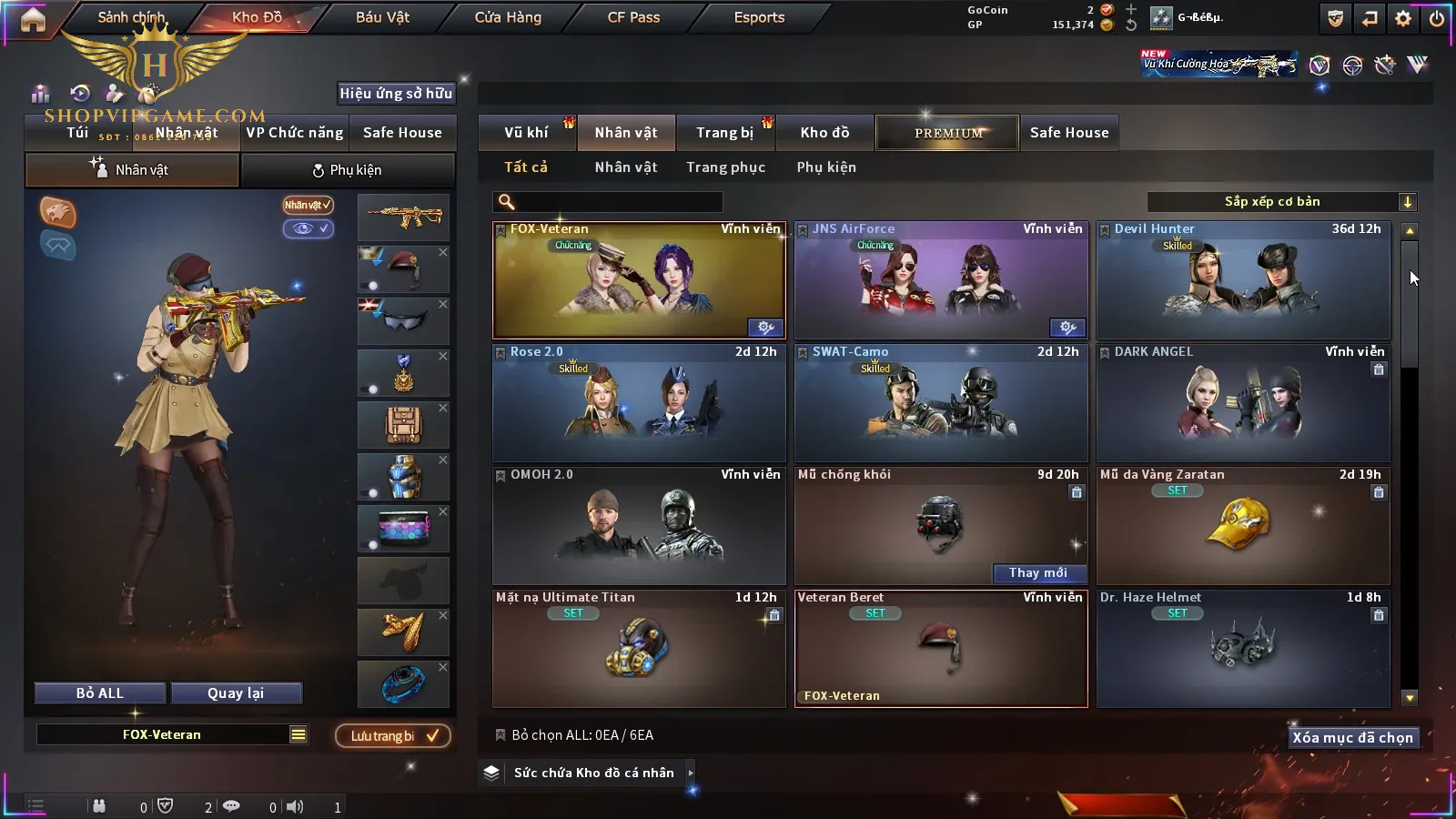Select the Vũ khí inventory tab
This screenshot has height=819, width=1456.
(x=526, y=133)
